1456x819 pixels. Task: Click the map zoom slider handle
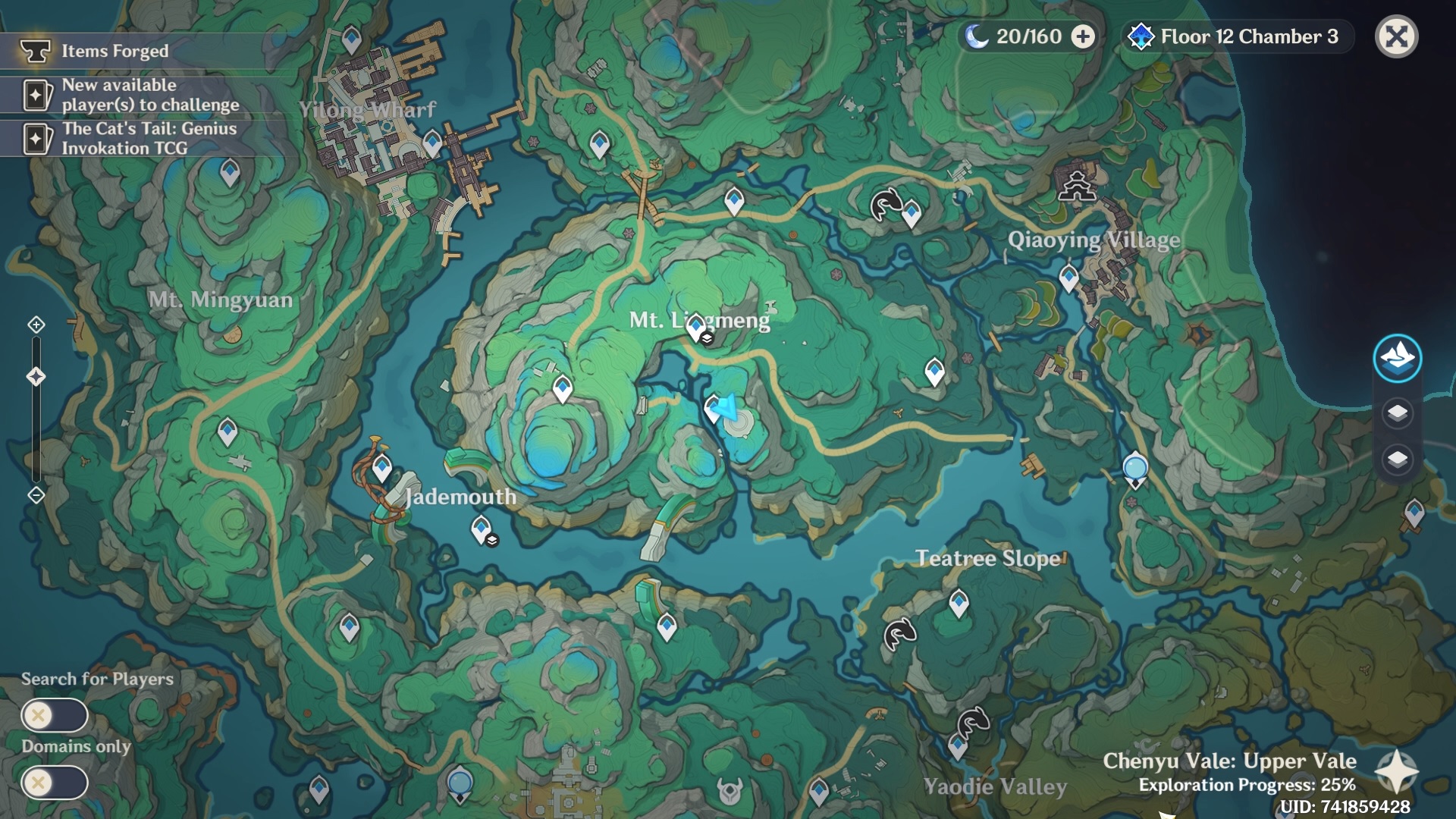[x=36, y=377]
